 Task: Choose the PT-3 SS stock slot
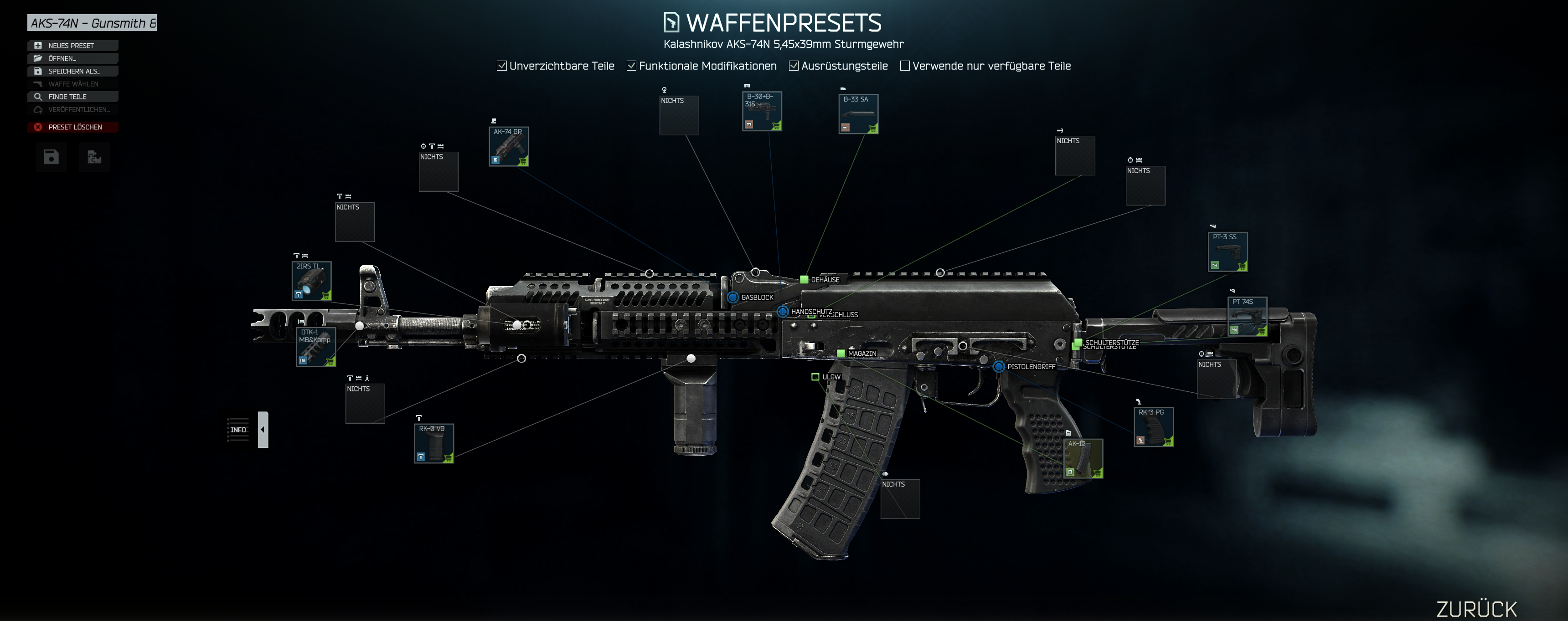(1228, 252)
